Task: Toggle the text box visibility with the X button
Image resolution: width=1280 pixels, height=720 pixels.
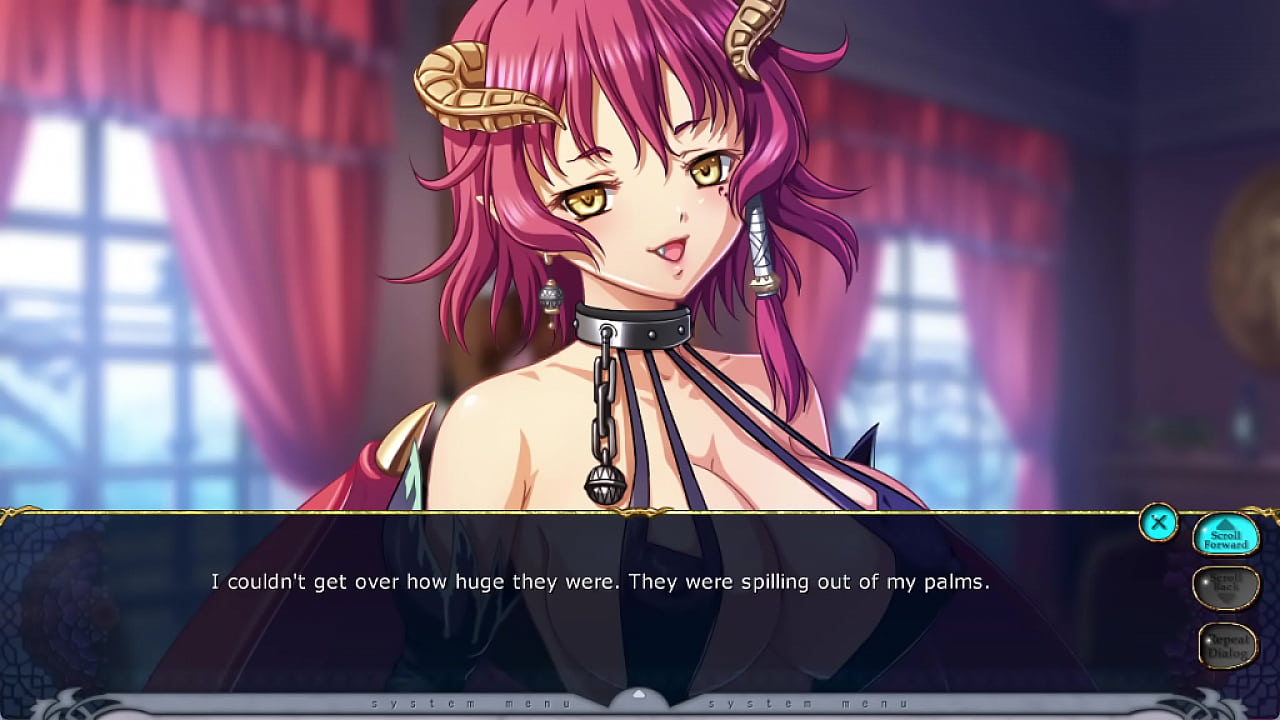Action: (x=1160, y=523)
